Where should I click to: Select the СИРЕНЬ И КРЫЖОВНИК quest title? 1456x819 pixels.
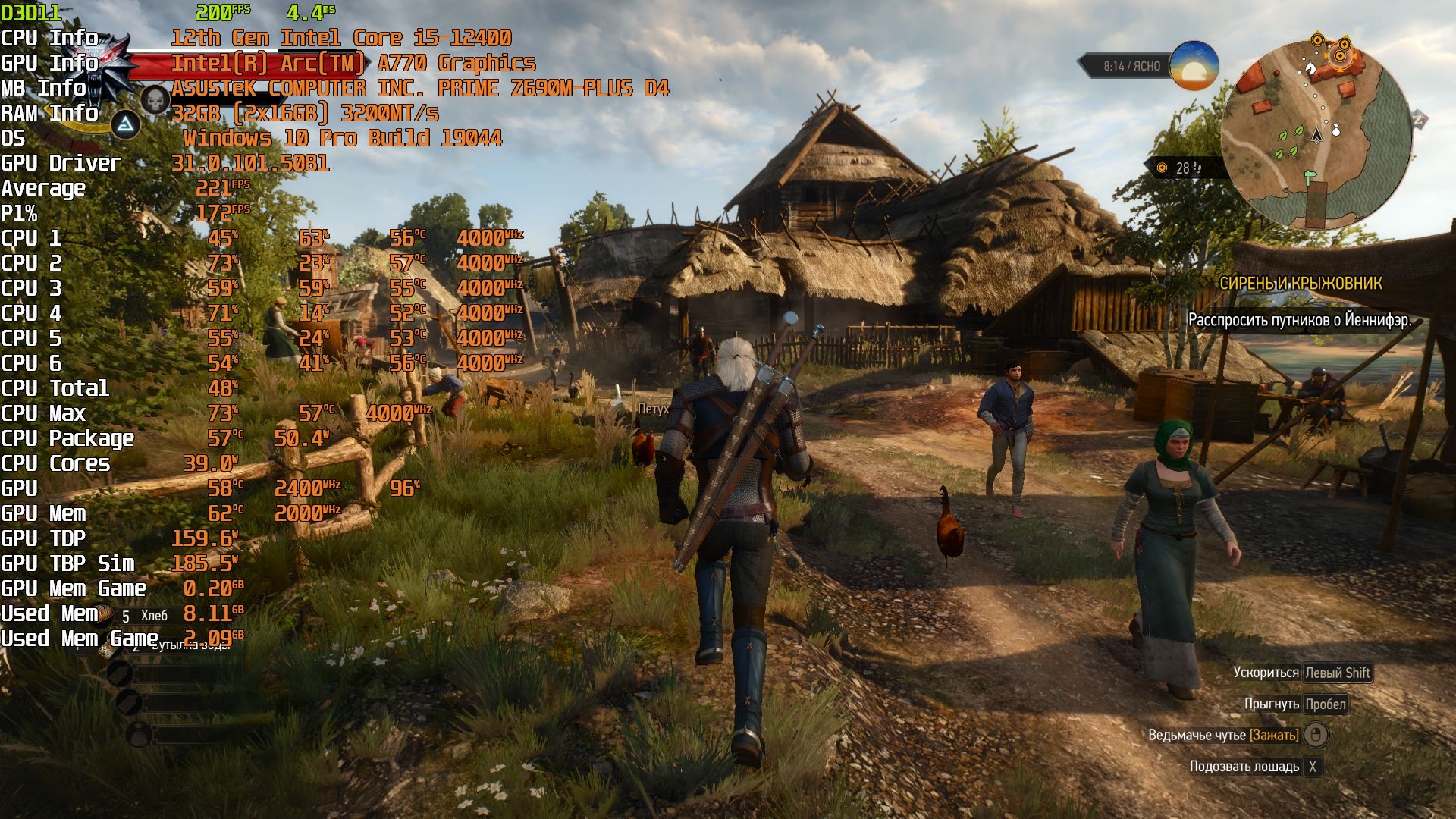click(1300, 284)
